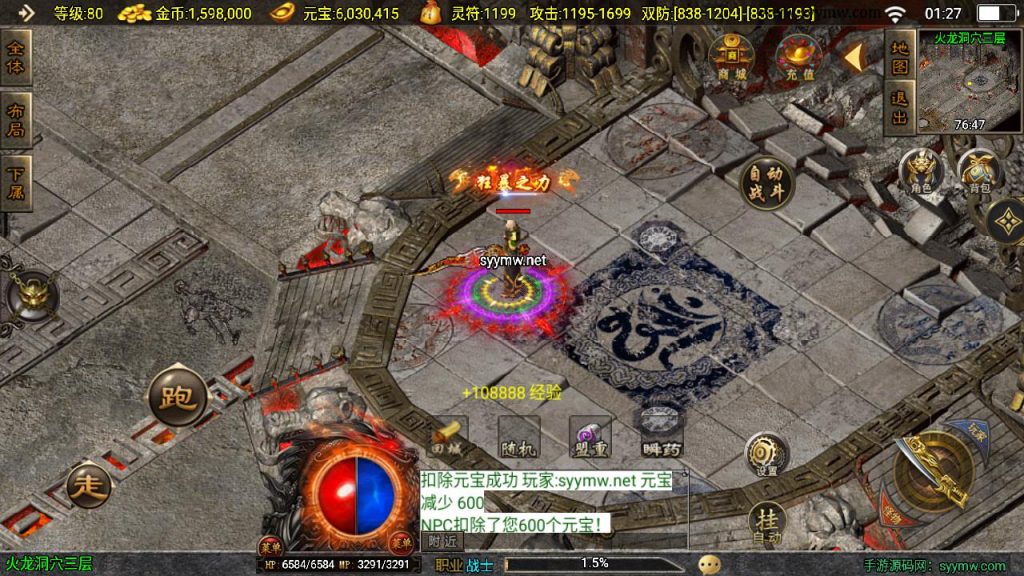Open the 充值 recharge icon
The image size is (1024, 576).
click(x=798, y=57)
